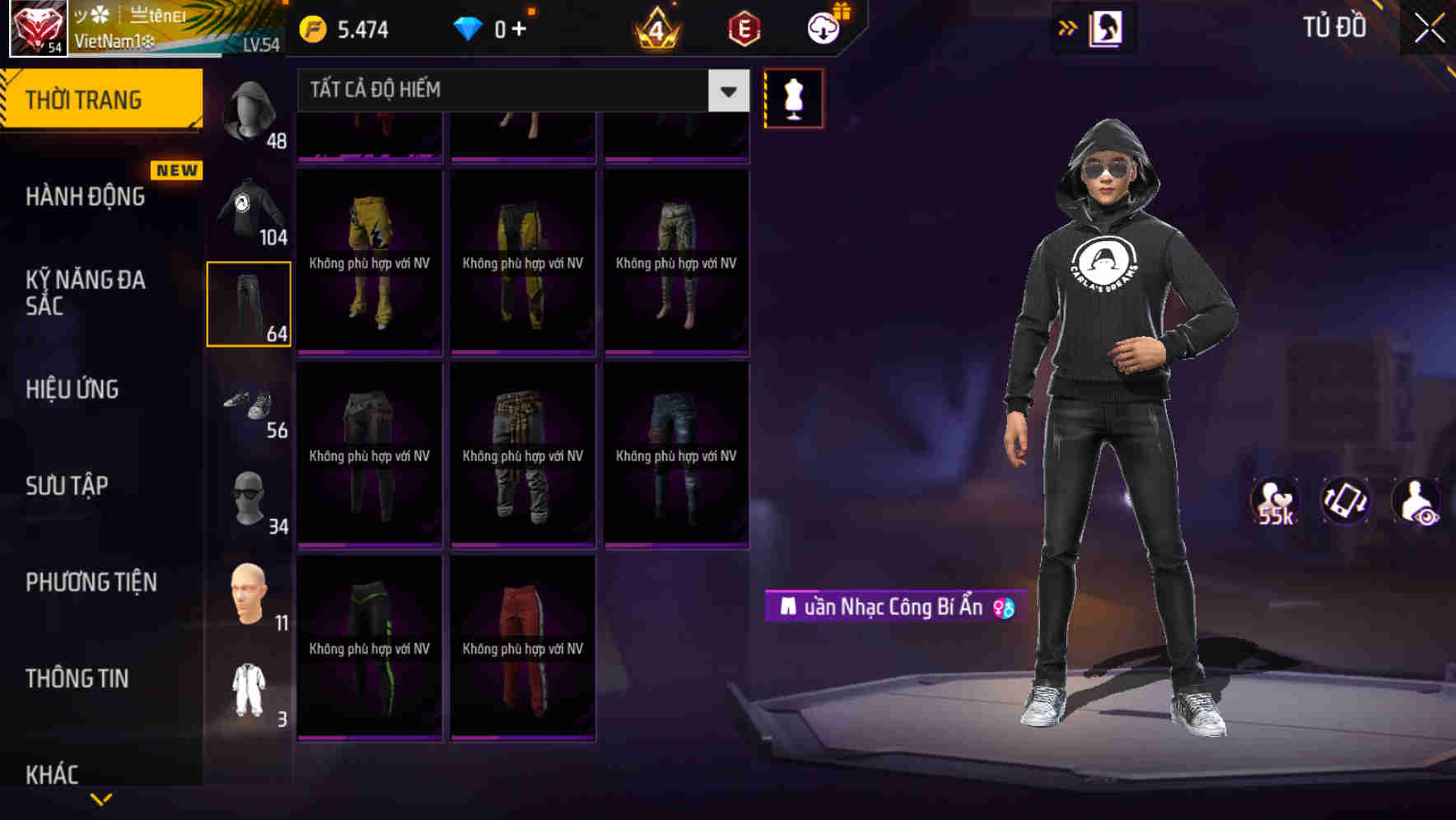Expand the character profile panel with double arrows
This screenshot has width=1456, height=820.
[1068, 27]
